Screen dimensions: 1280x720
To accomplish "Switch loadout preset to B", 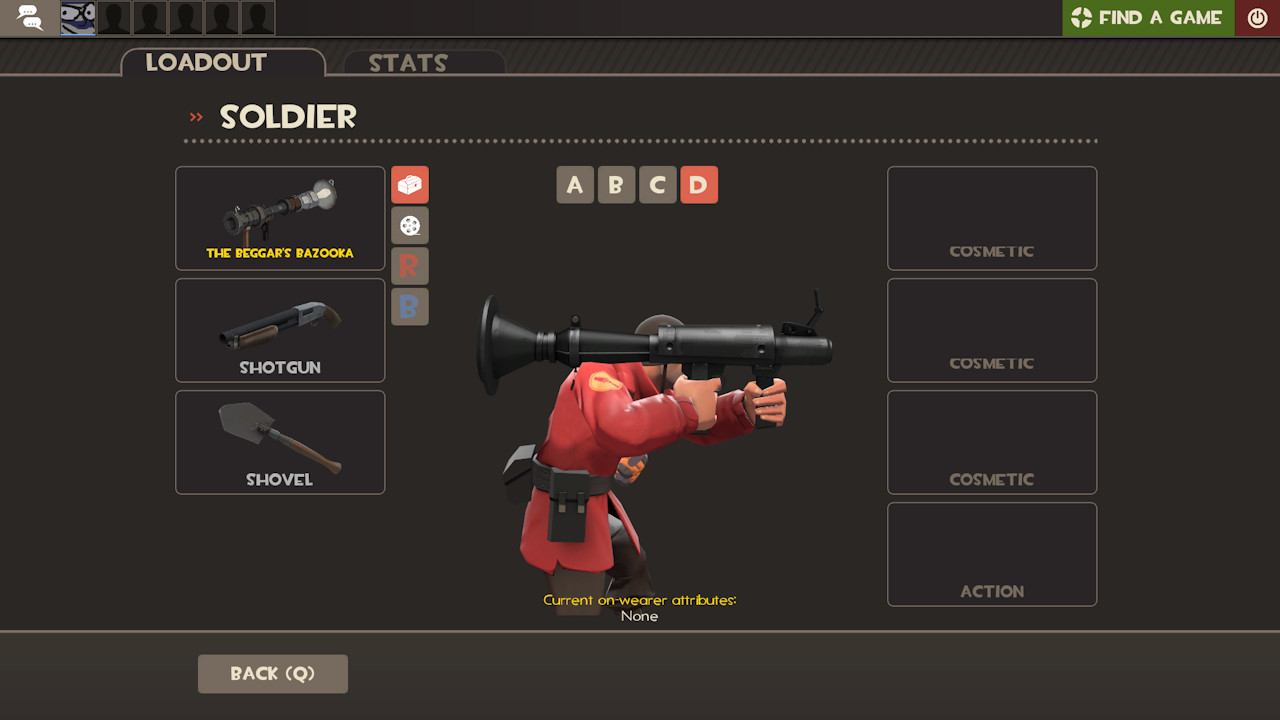I will pos(616,184).
